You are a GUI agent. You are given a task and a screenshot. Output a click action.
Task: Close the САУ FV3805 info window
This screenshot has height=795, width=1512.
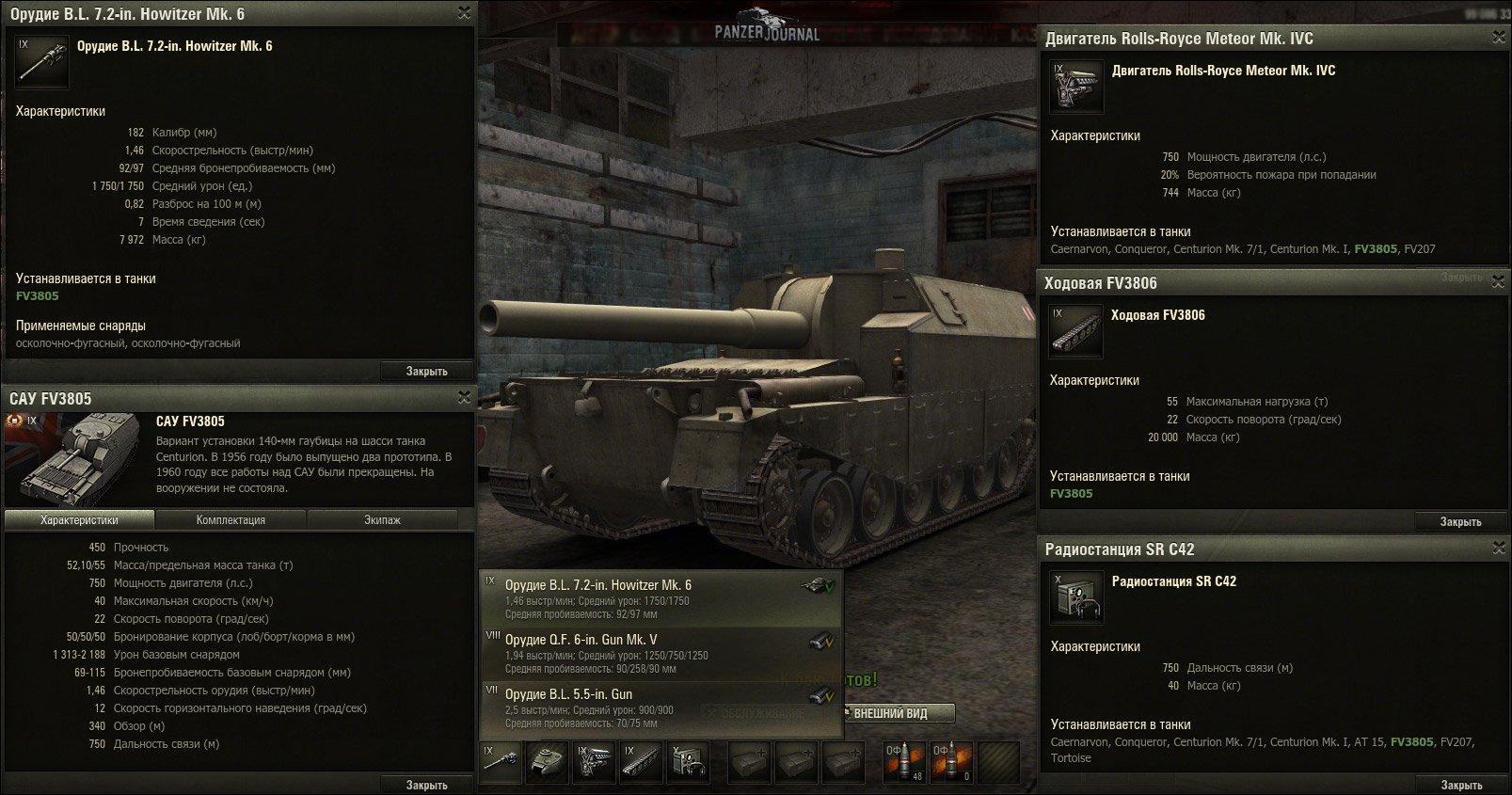[x=463, y=398]
